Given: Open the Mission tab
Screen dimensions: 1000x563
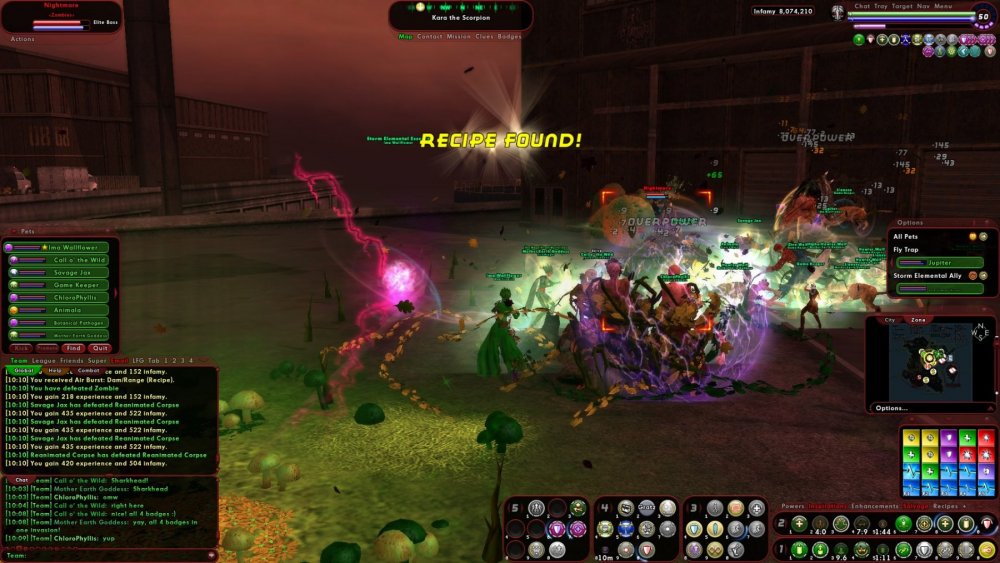Looking at the screenshot, I should click(458, 36).
